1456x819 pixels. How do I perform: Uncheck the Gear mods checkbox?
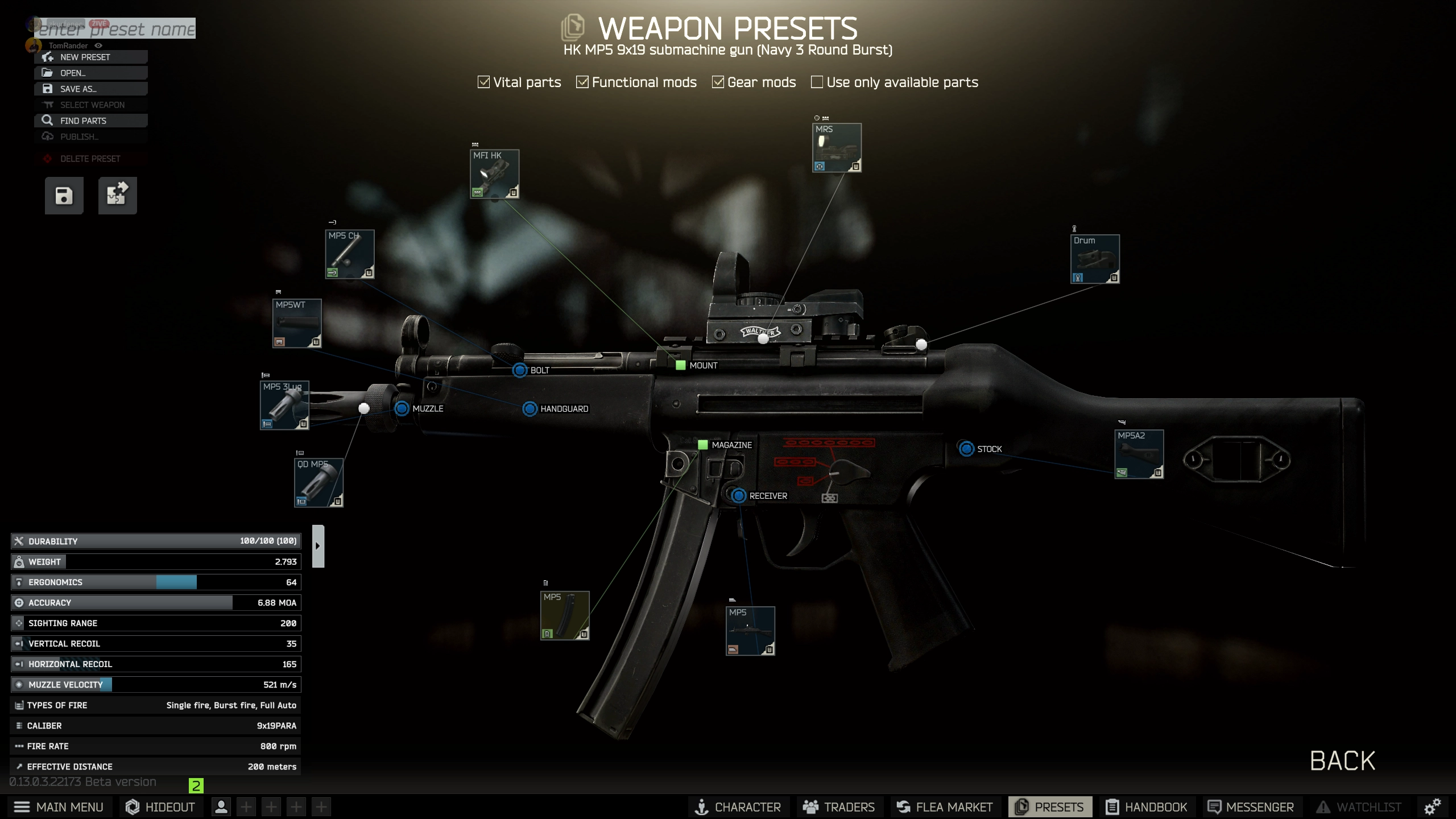pos(718,82)
